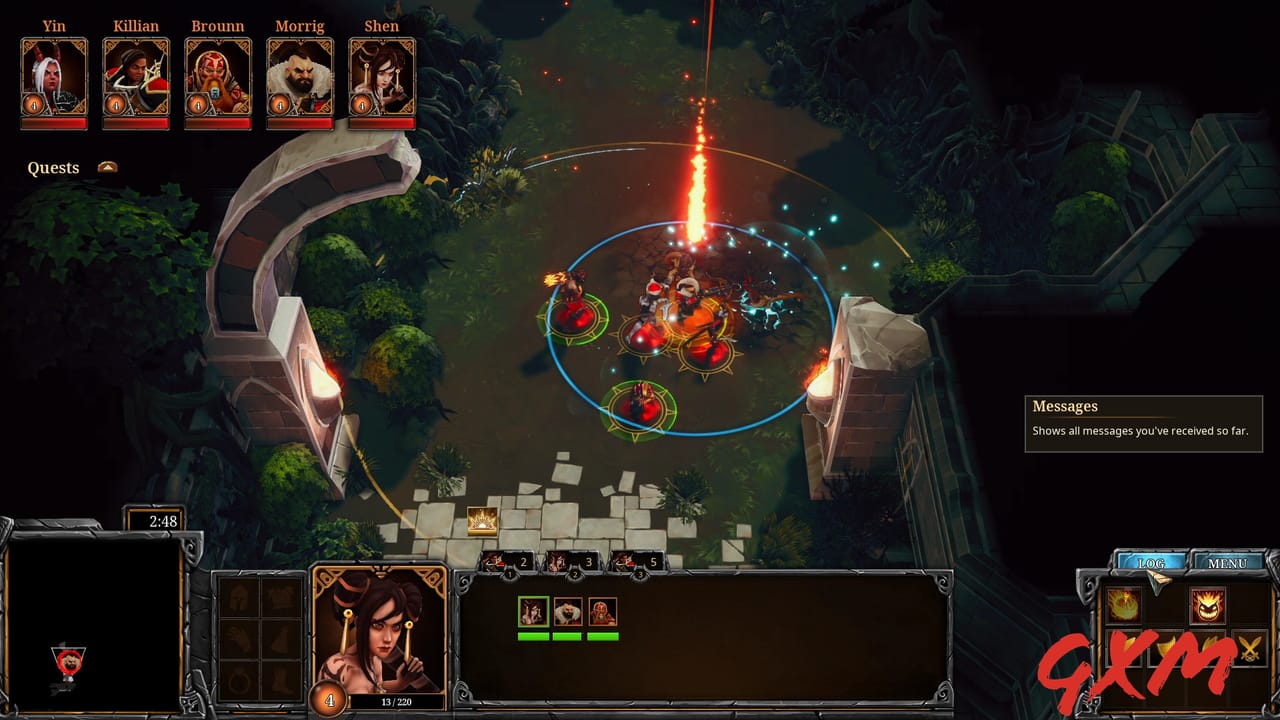The width and height of the screenshot is (1280, 720).
Task: Click the crossed golden swords command
Action: 1250,650
